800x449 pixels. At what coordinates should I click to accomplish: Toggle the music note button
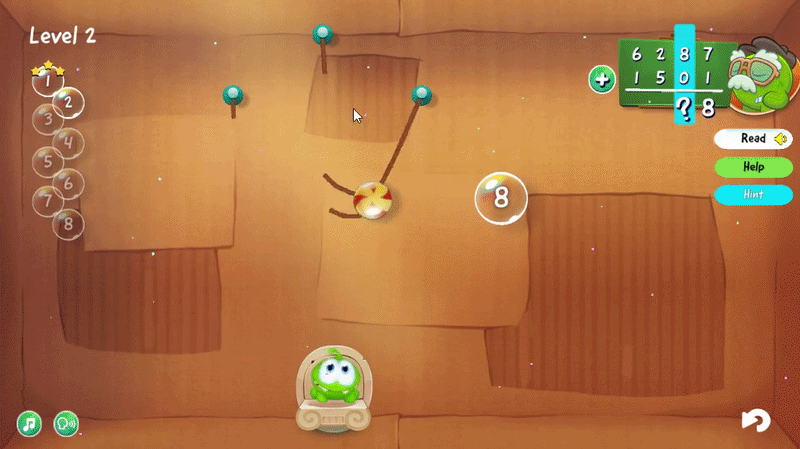(x=30, y=424)
